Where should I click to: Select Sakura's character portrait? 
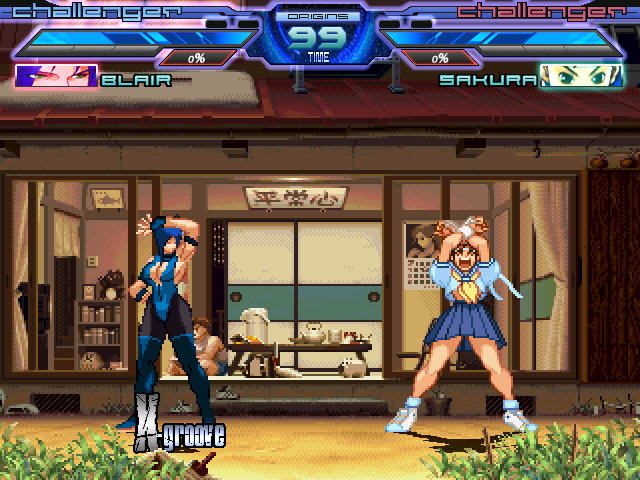tap(581, 77)
